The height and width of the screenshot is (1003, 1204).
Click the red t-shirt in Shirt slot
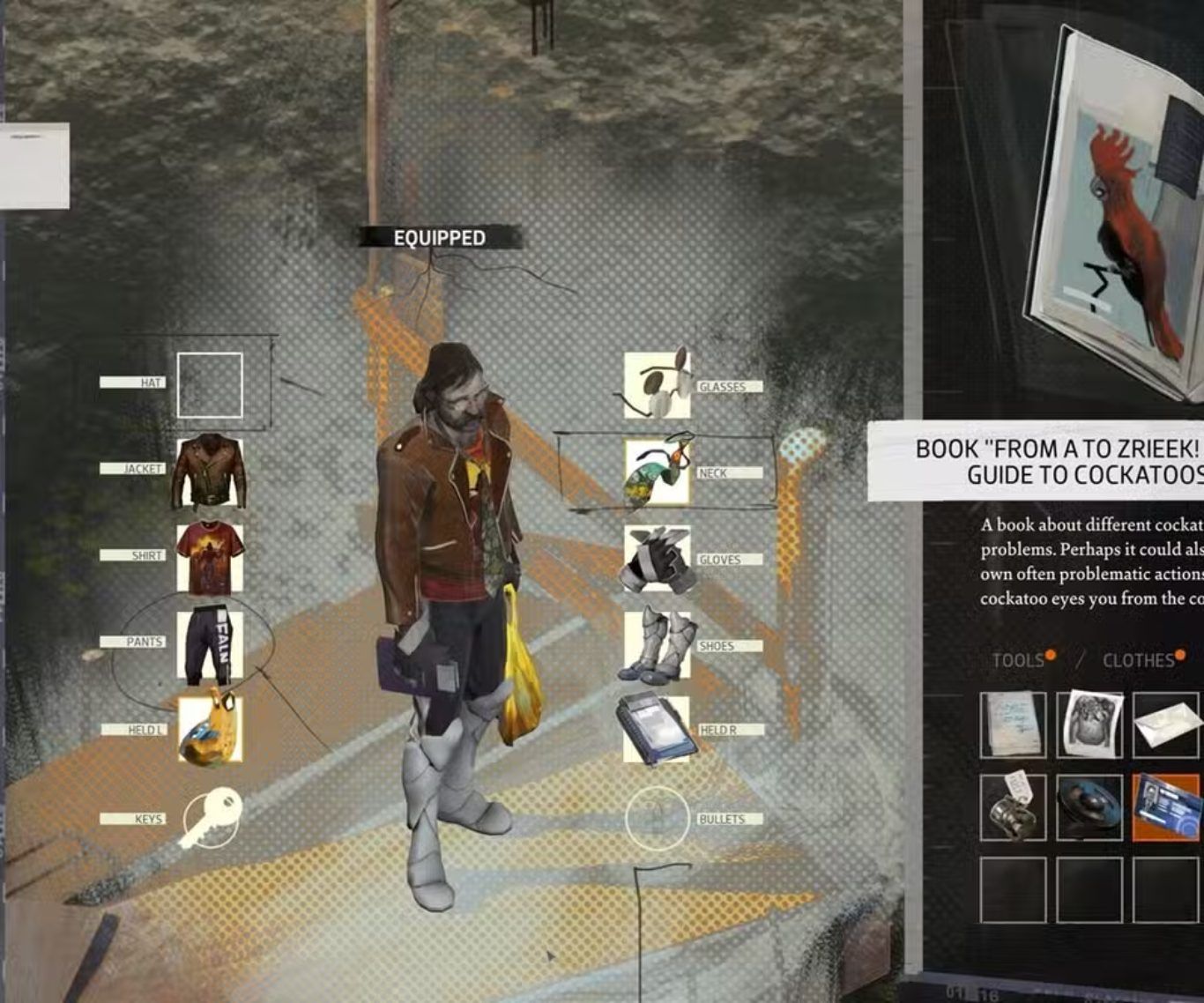click(x=210, y=558)
